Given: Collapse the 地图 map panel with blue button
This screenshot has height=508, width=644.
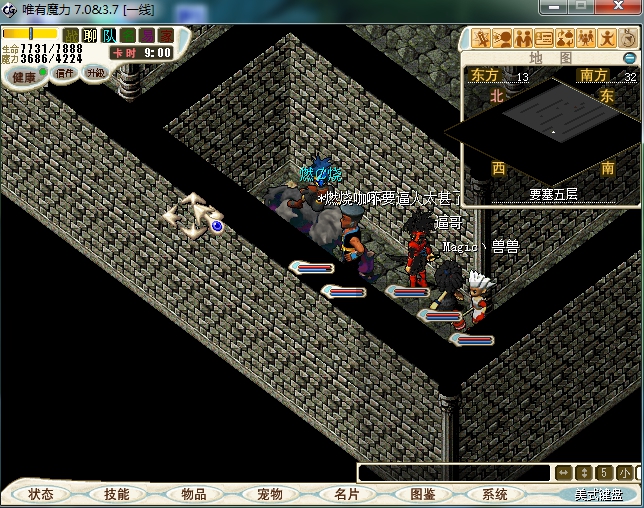Looking at the screenshot, I should point(630,58).
